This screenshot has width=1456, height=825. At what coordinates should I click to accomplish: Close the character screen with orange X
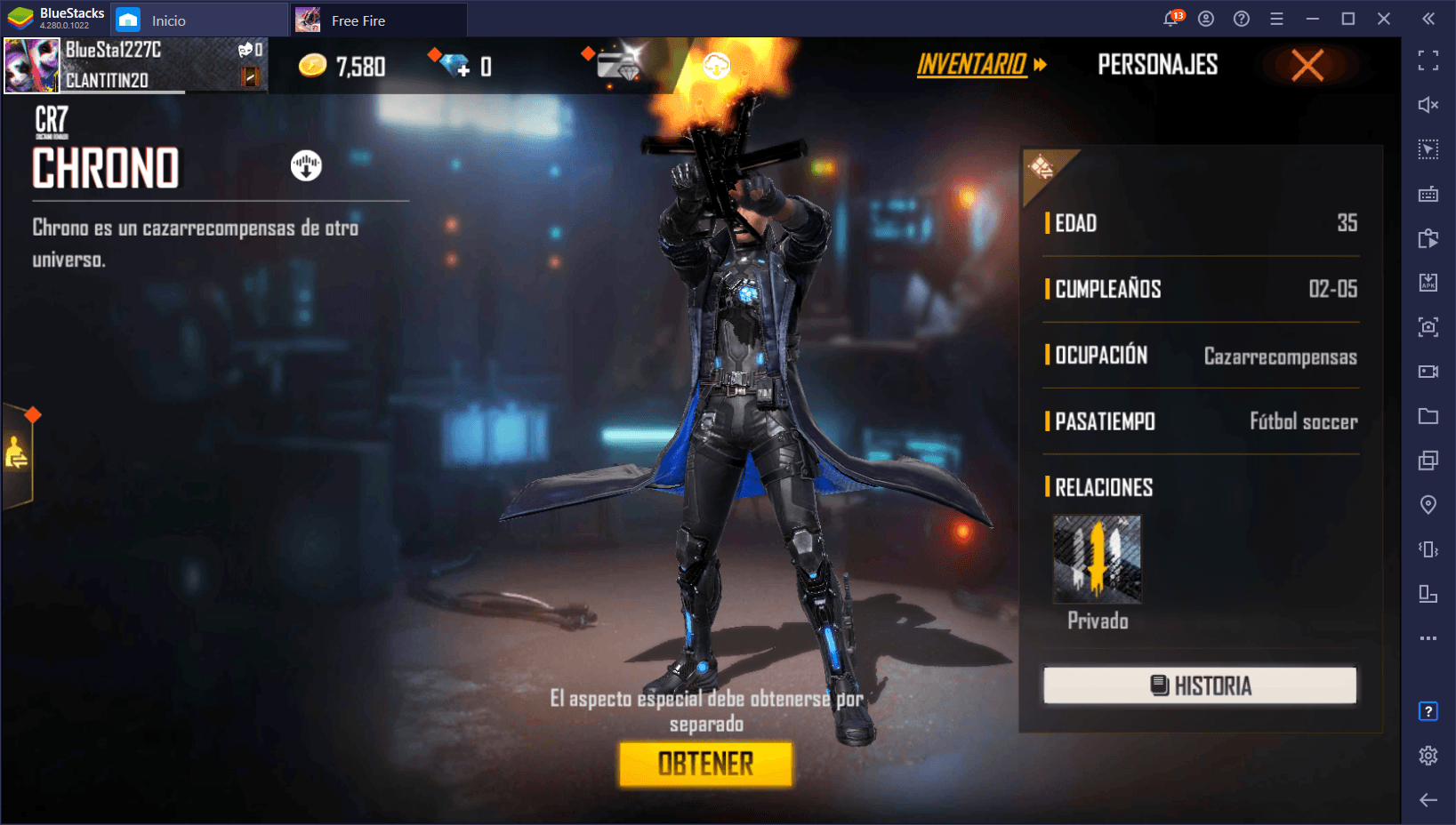pos(1307,65)
